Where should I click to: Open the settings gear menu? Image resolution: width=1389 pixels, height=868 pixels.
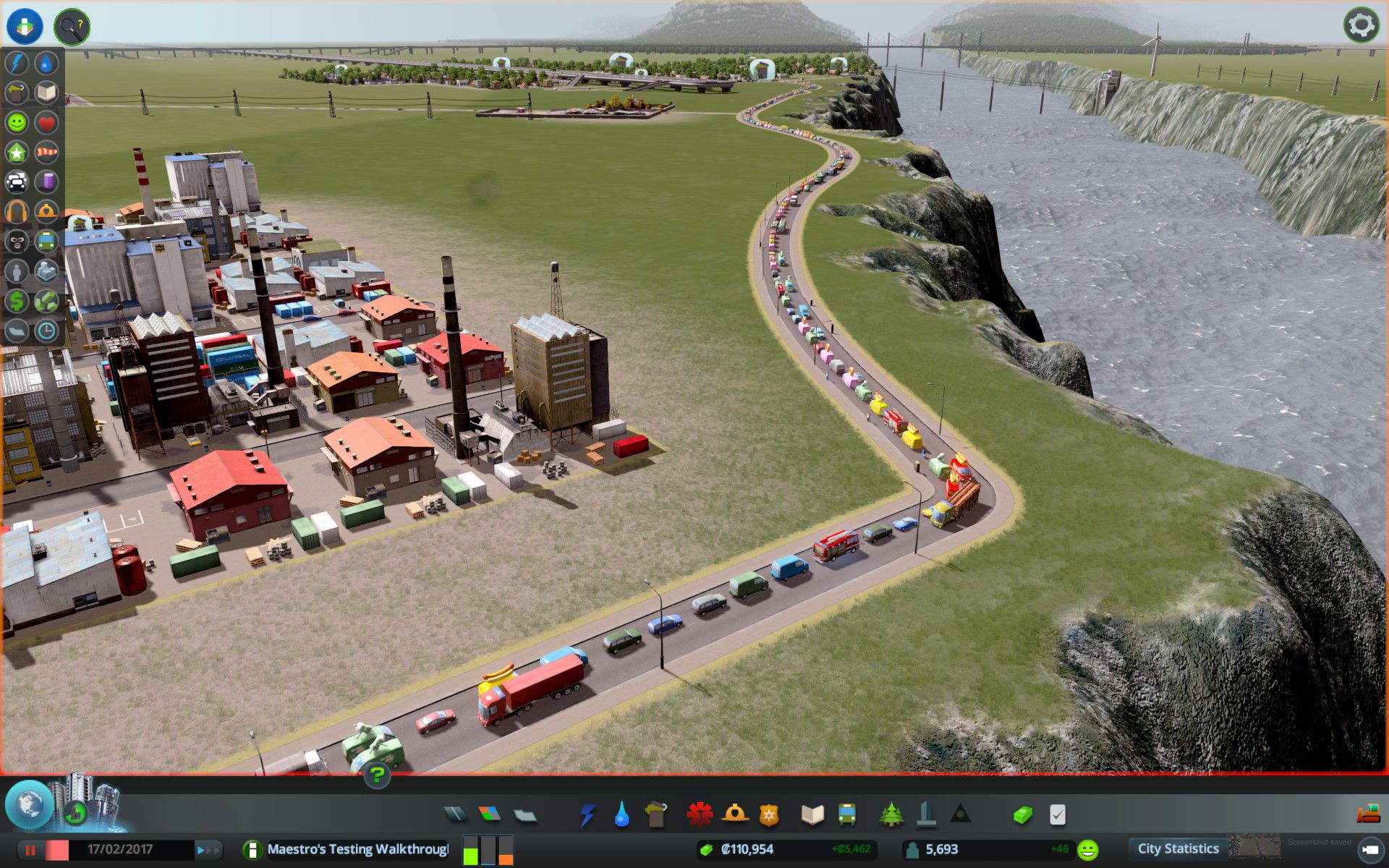(x=1361, y=25)
